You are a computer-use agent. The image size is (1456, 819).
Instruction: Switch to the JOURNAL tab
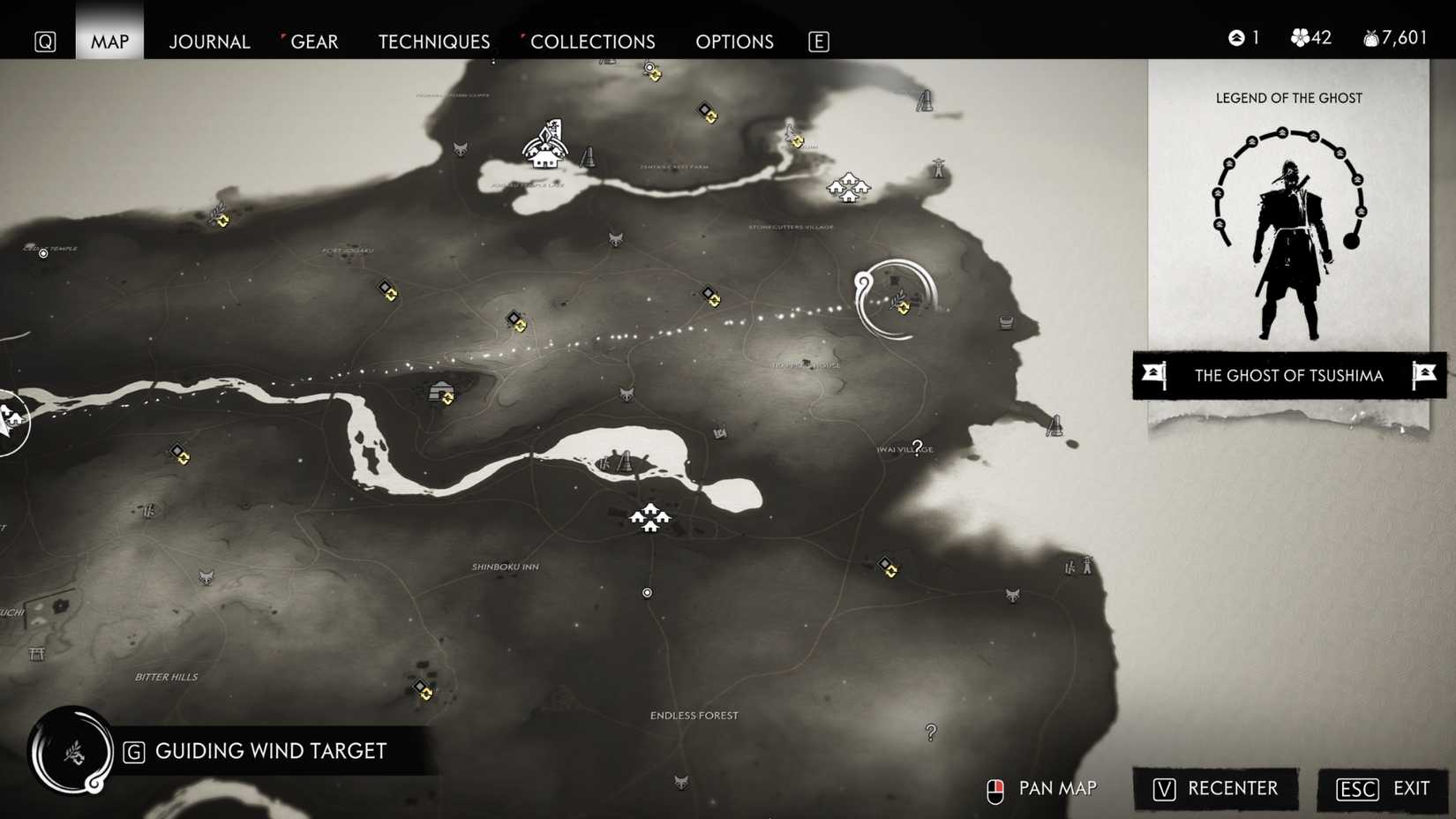click(x=209, y=41)
